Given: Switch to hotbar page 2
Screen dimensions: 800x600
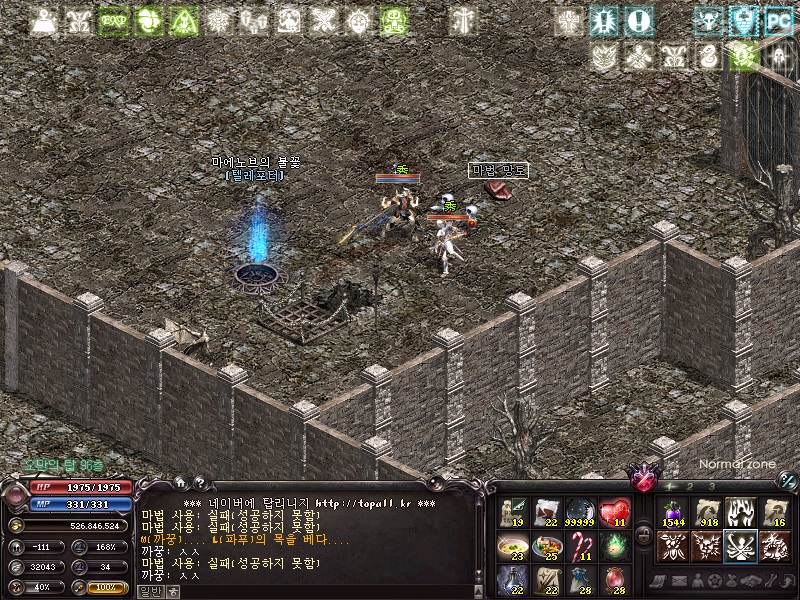Looking at the screenshot, I should click(690, 486).
